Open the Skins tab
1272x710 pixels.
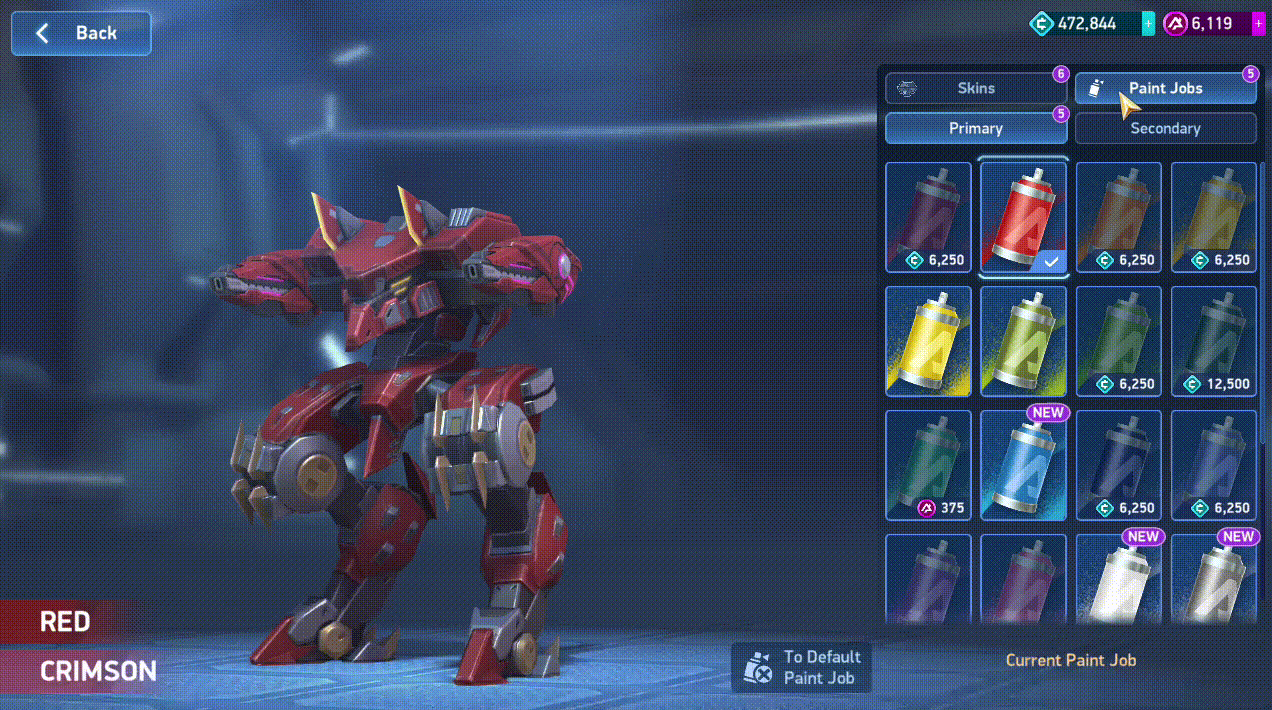(x=975, y=88)
